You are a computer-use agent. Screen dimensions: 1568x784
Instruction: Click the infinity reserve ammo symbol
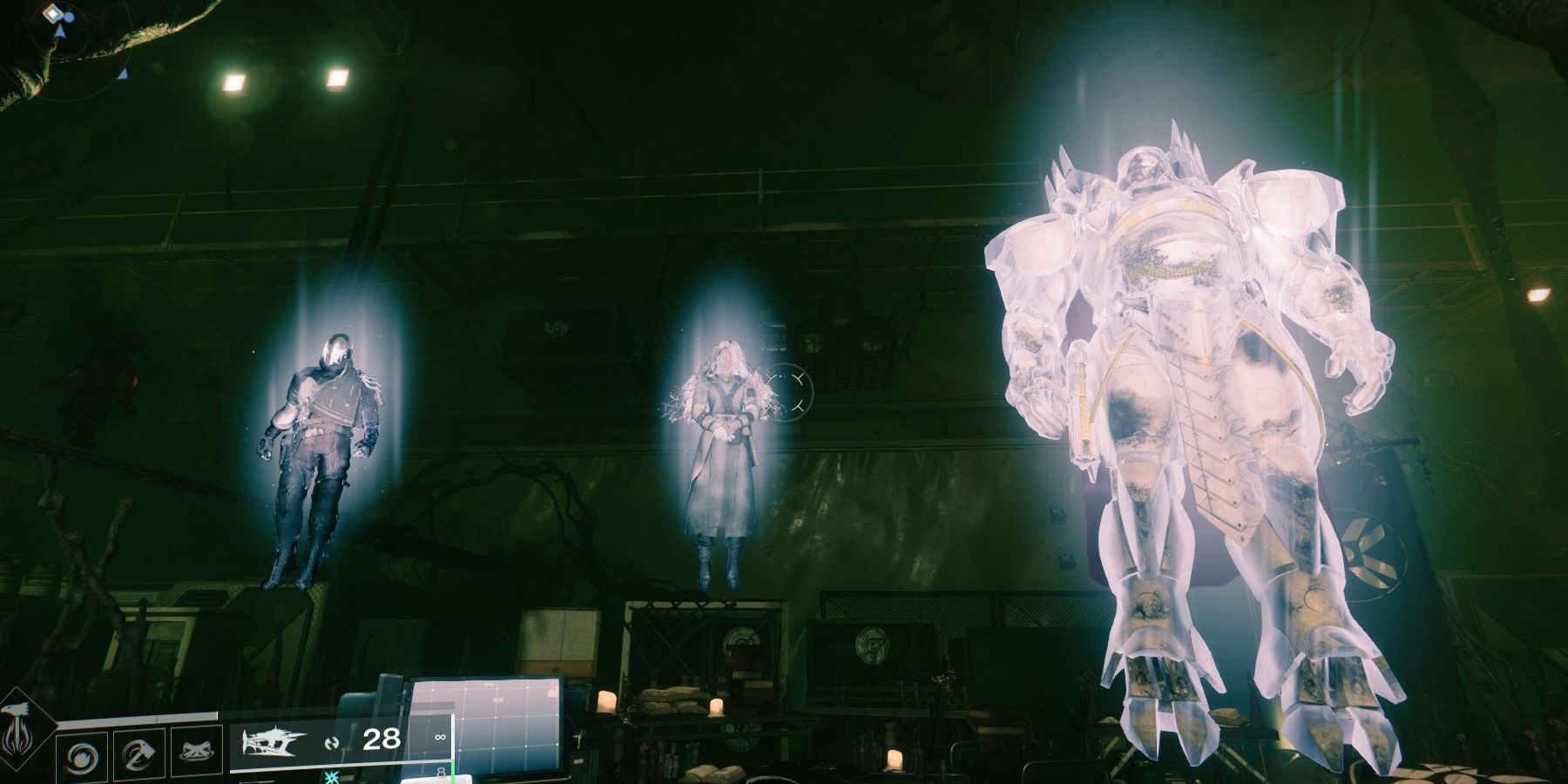point(440,739)
